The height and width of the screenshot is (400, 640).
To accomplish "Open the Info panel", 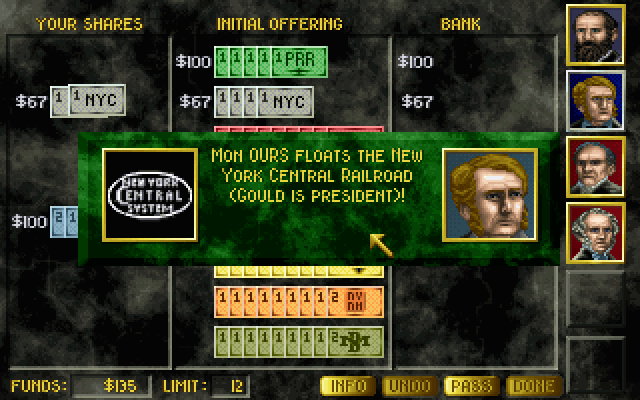I will tap(347, 386).
